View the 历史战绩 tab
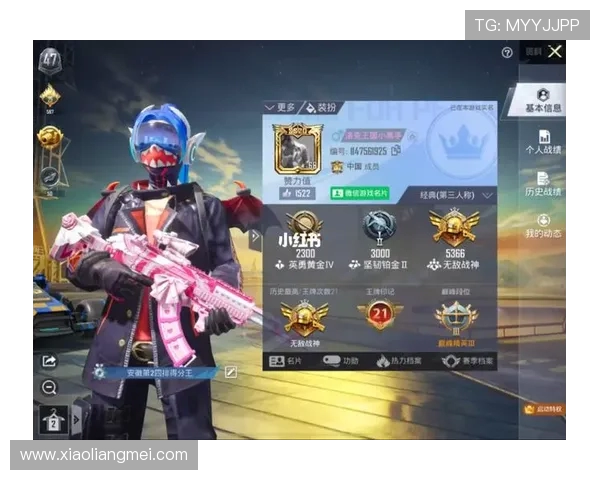600x480 pixels. [543, 184]
